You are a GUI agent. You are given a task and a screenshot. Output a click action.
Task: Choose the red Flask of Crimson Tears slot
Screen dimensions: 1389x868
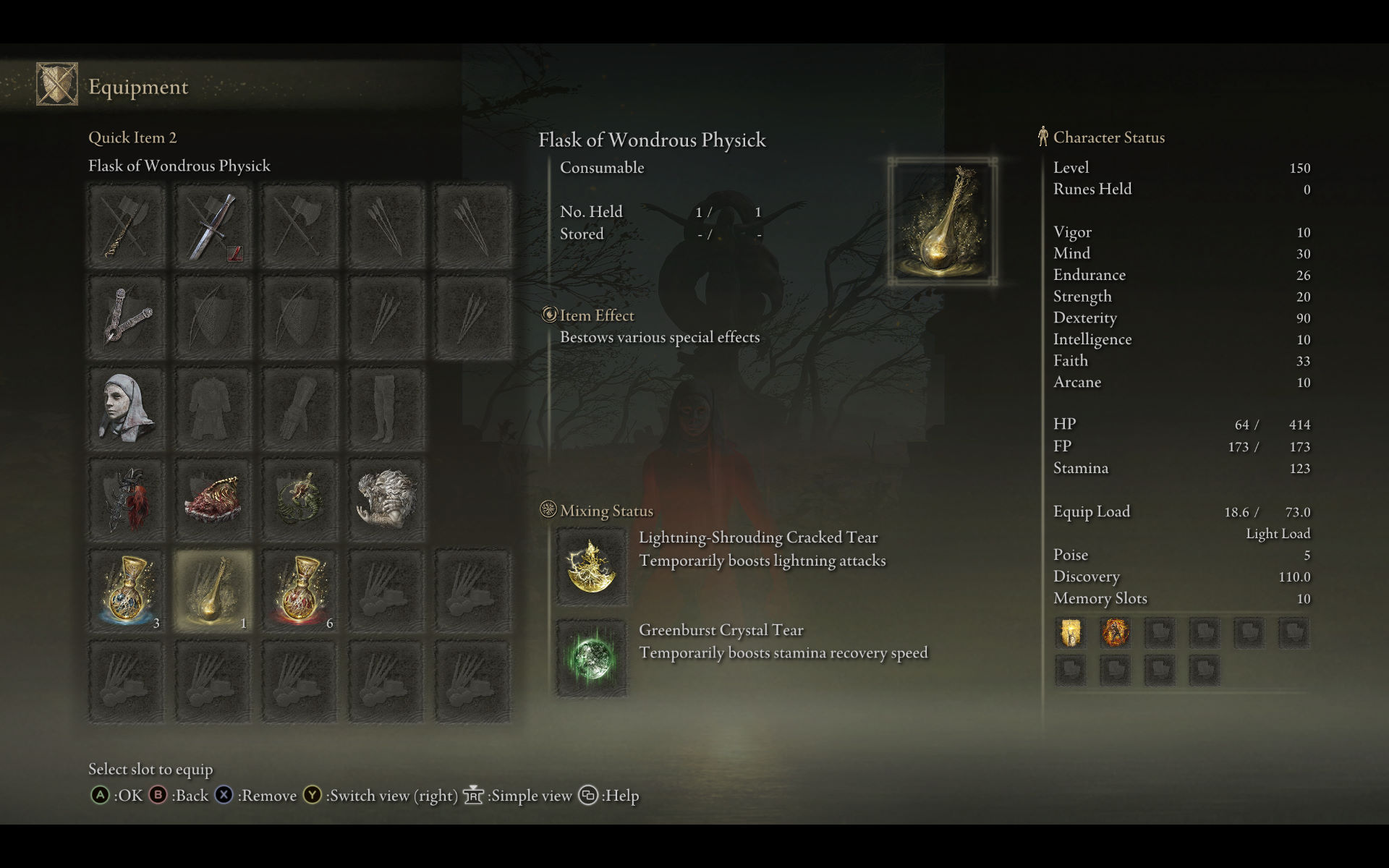click(300, 591)
